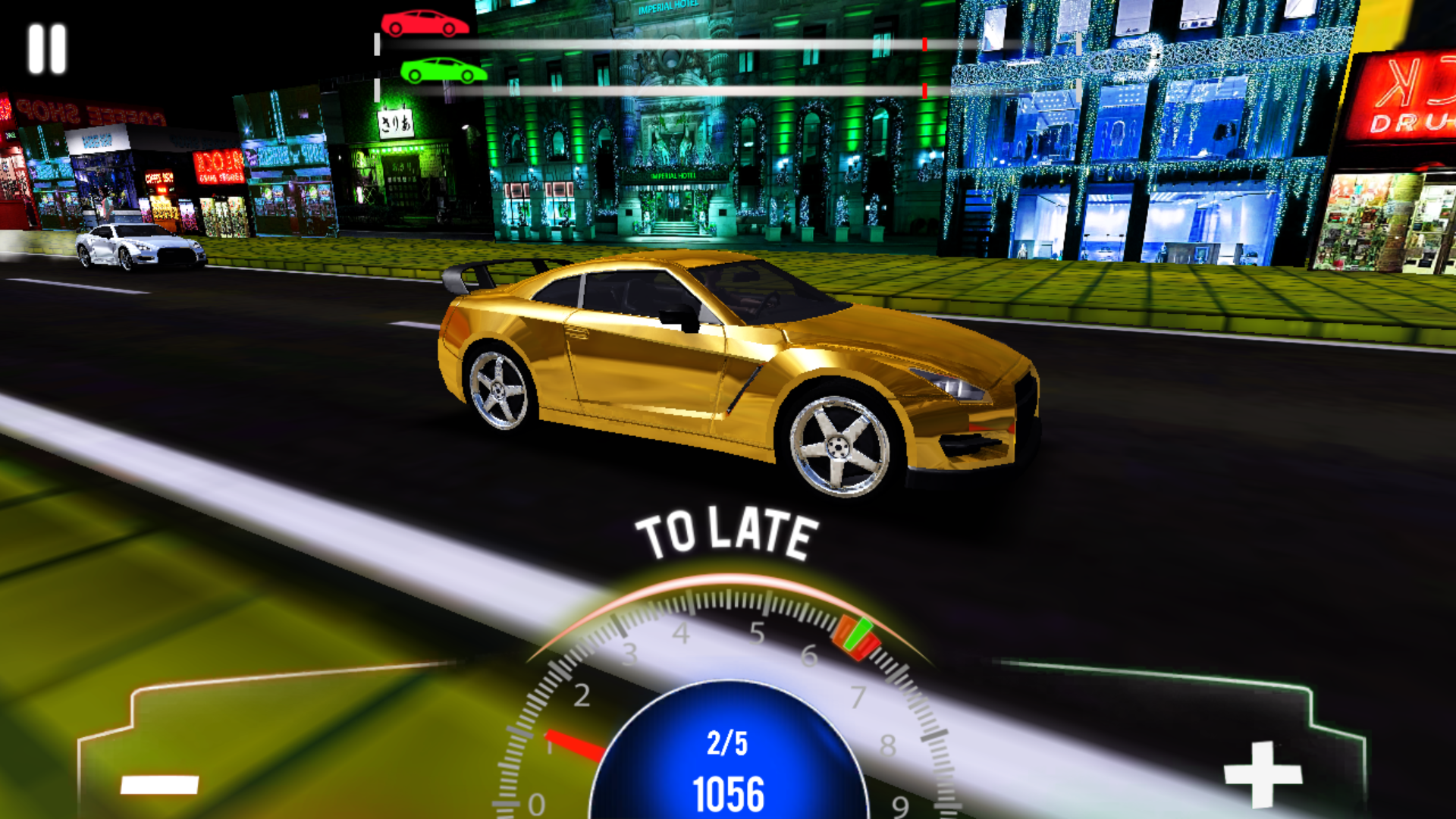Pause the race
The height and width of the screenshot is (819, 1456).
coord(47,49)
